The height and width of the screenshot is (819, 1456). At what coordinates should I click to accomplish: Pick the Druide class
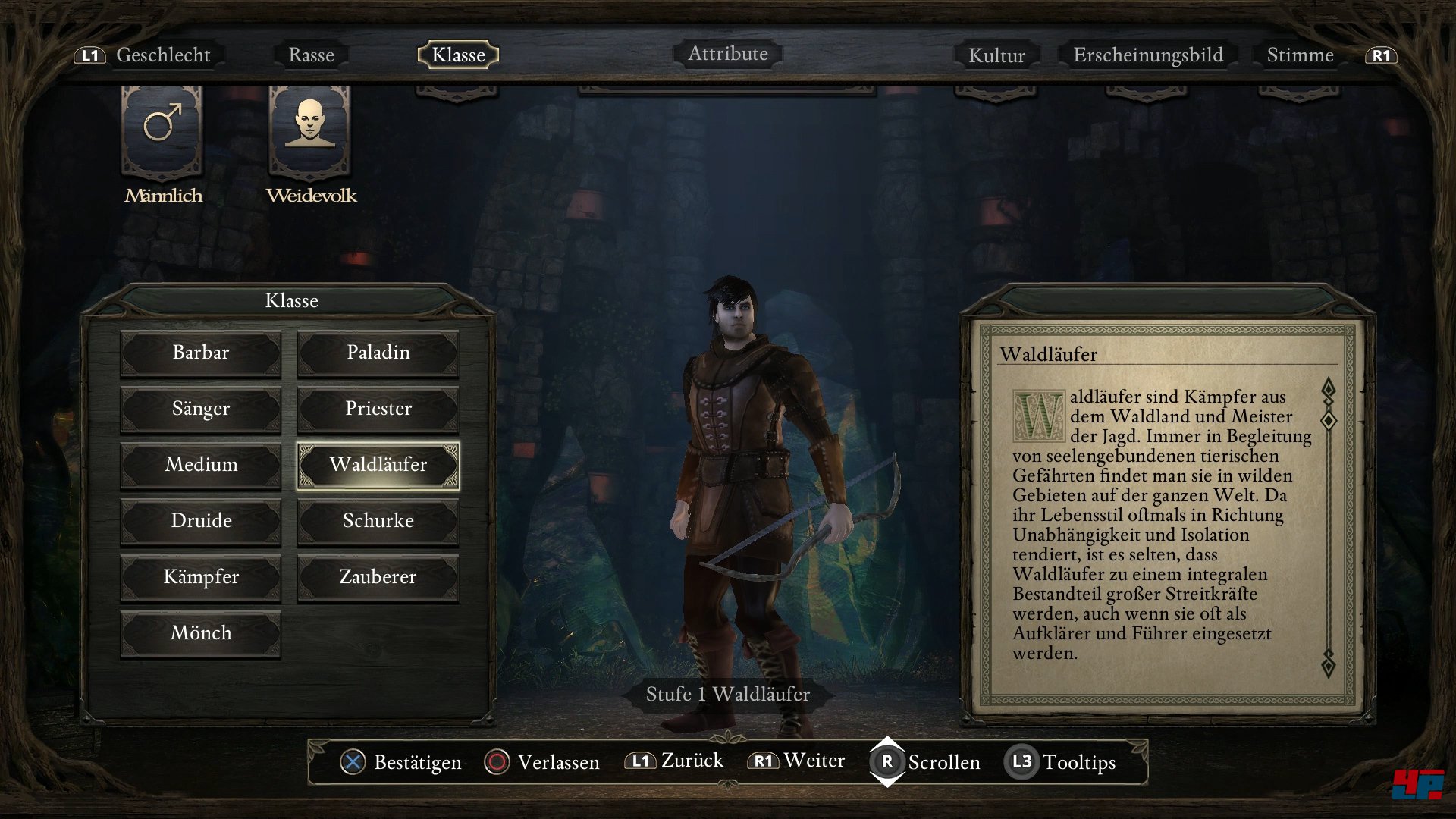coord(201,521)
